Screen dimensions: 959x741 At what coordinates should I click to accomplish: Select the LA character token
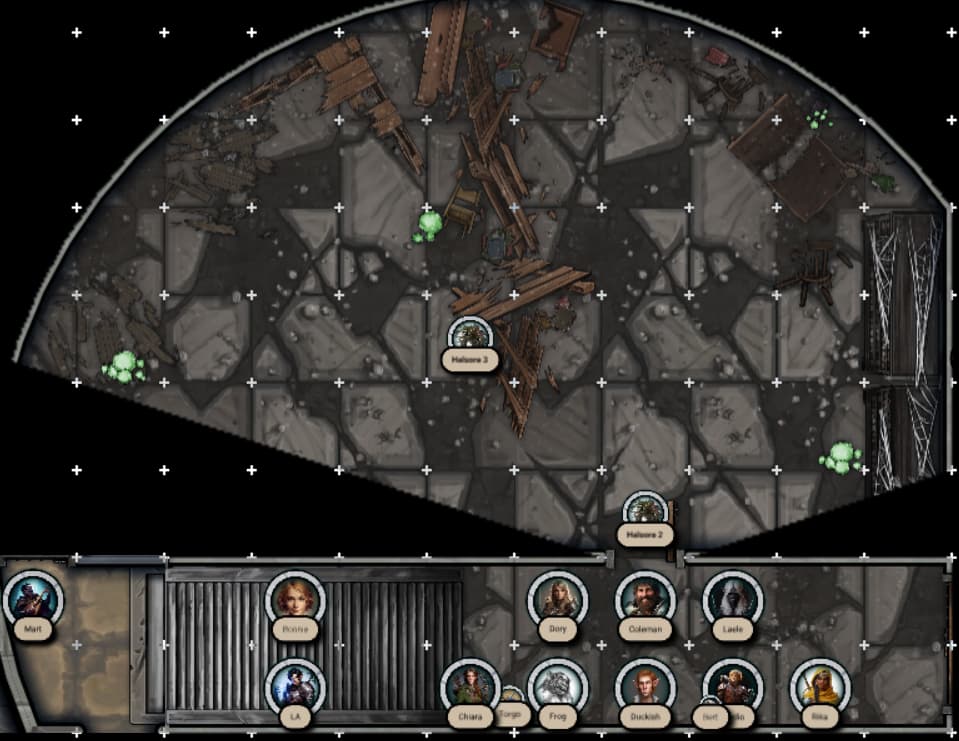(x=296, y=686)
